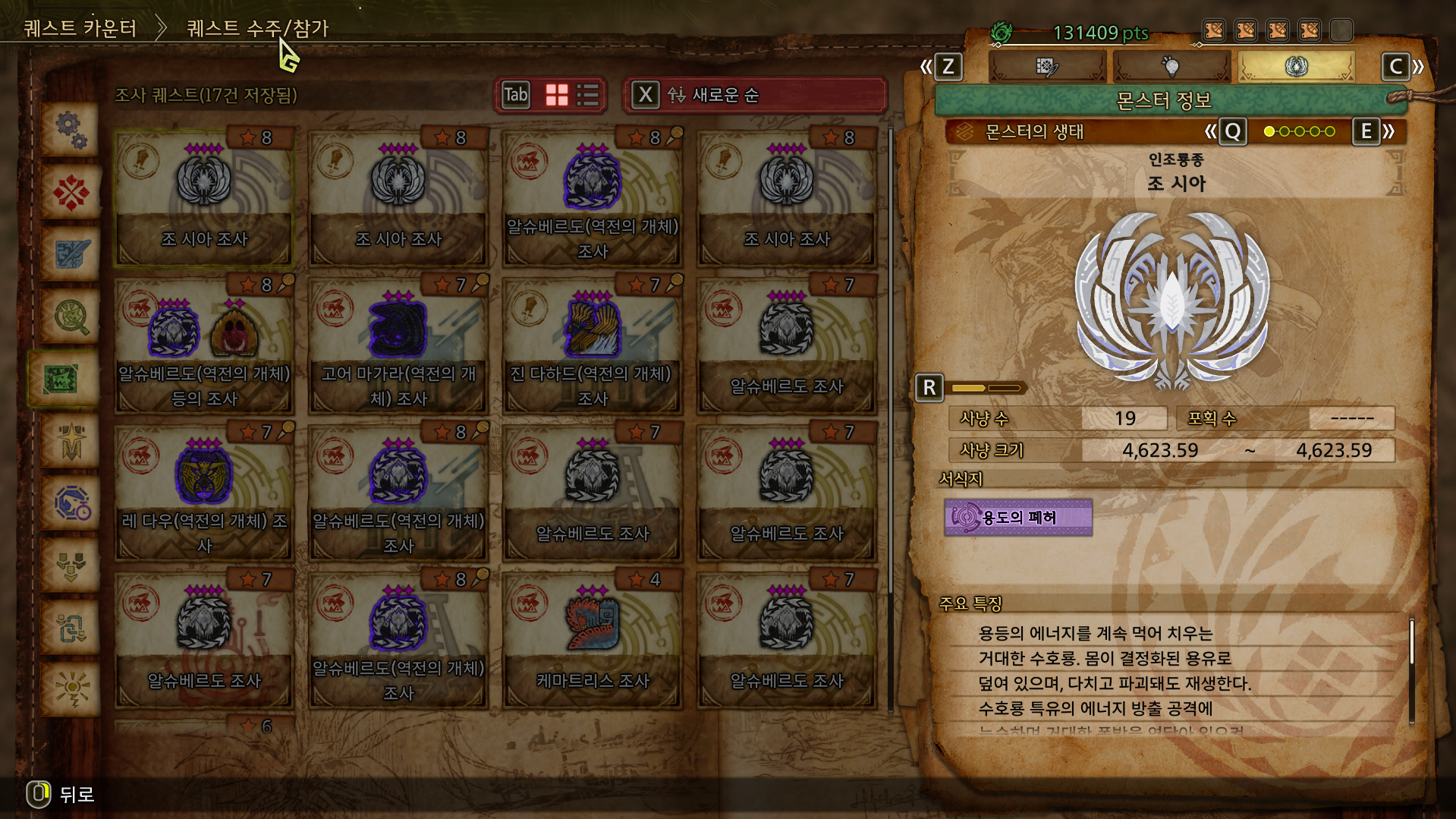
Task: Click the 용도의 폐허 habitat tag
Action: (1018, 518)
